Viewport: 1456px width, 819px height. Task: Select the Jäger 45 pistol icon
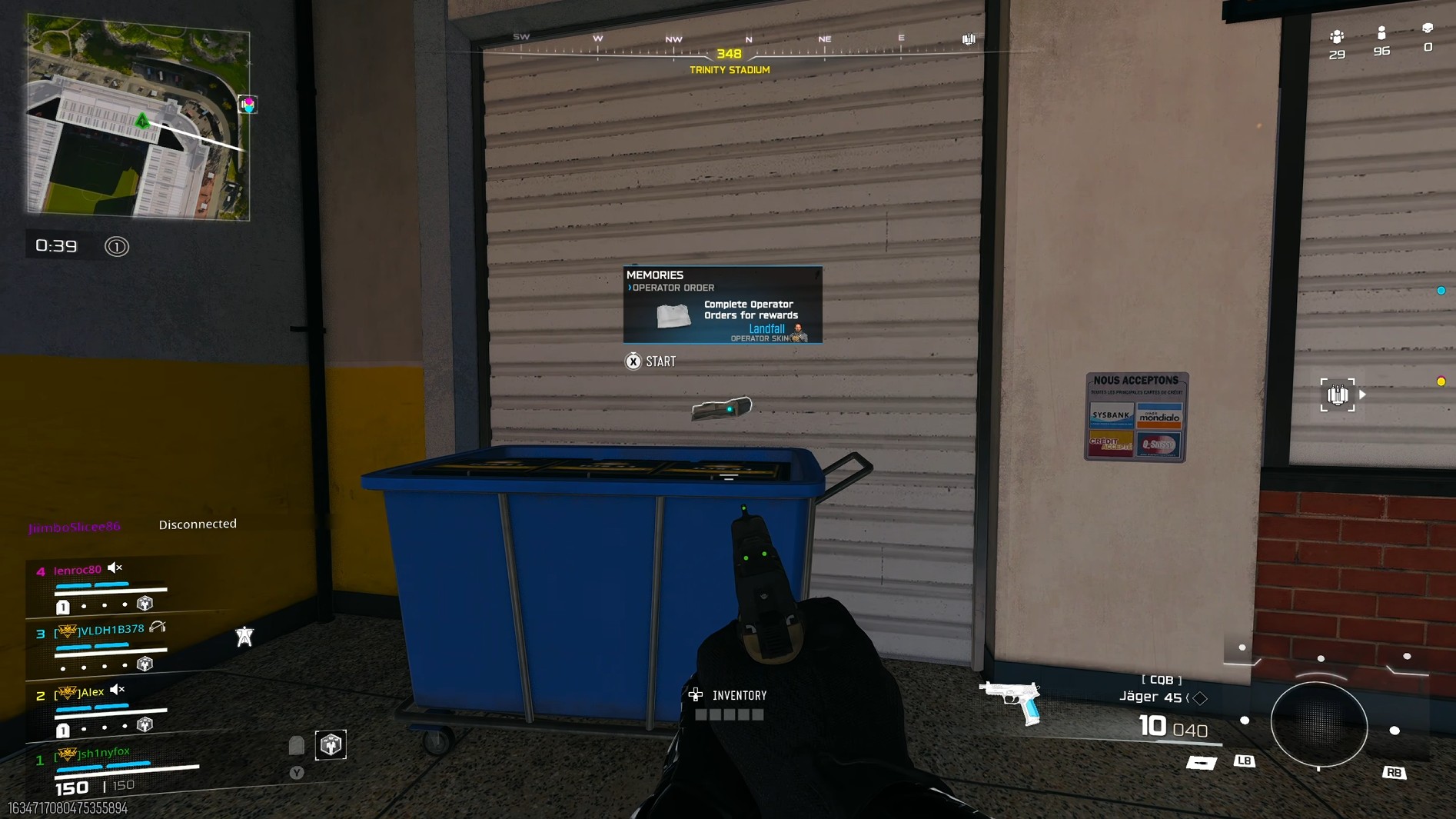(1011, 698)
